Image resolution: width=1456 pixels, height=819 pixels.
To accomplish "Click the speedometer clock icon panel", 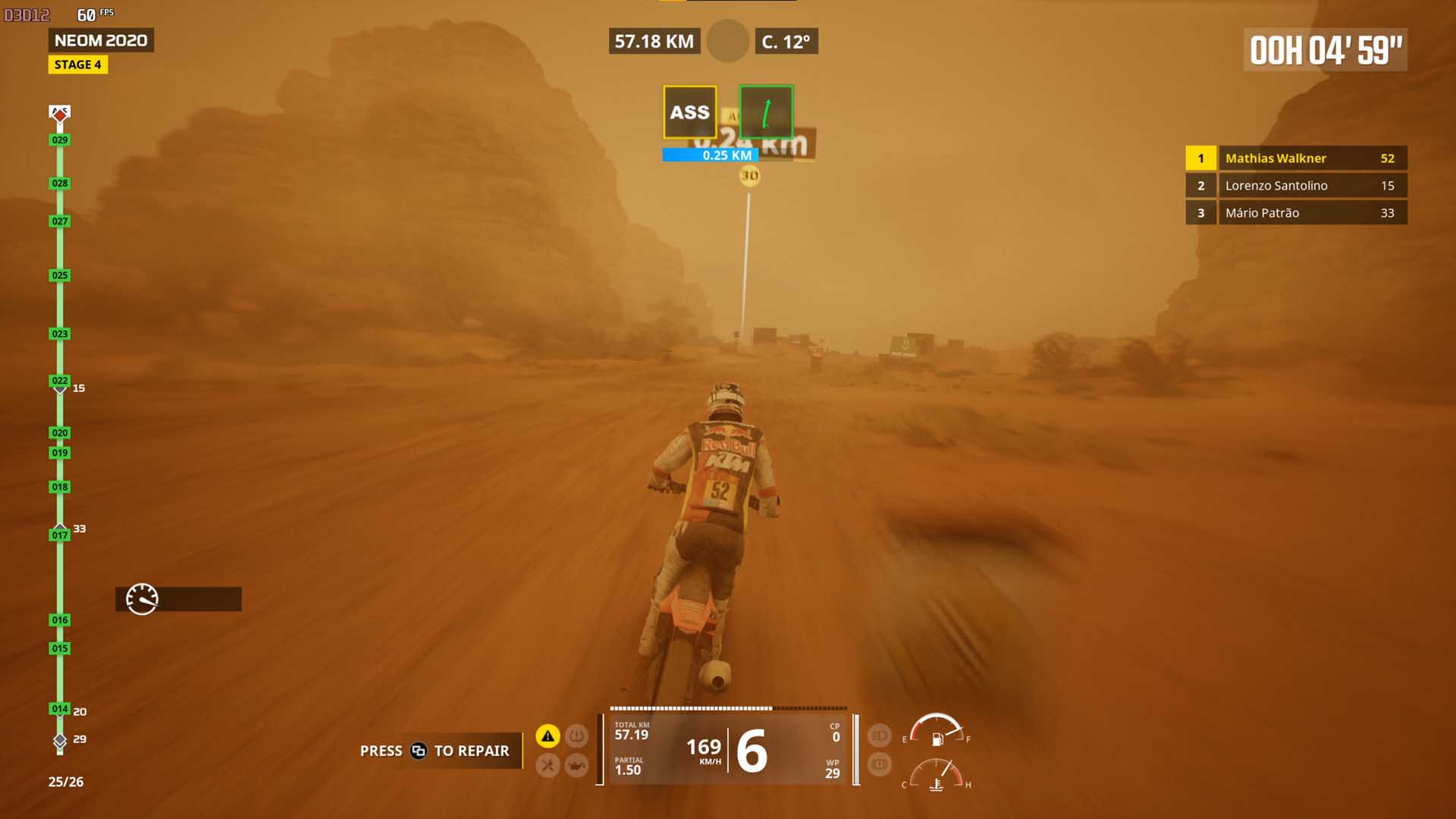I will [x=178, y=599].
